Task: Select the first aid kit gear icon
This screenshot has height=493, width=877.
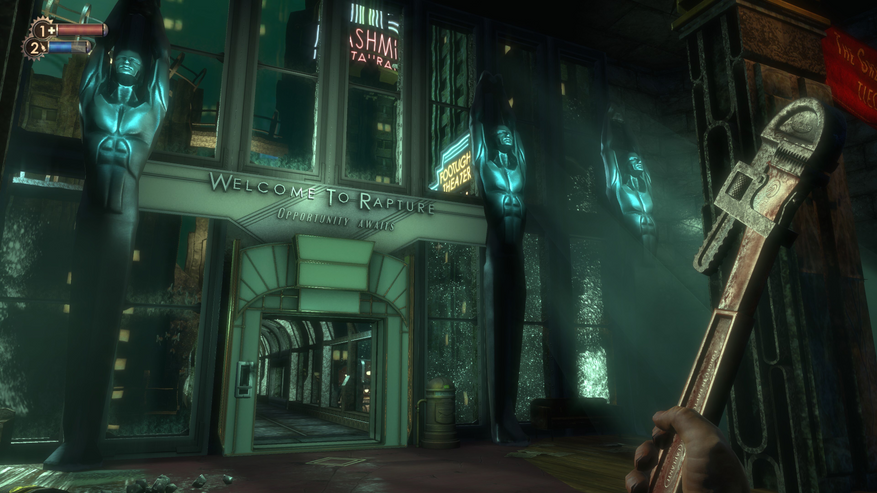Action: [x=42, y=29]
